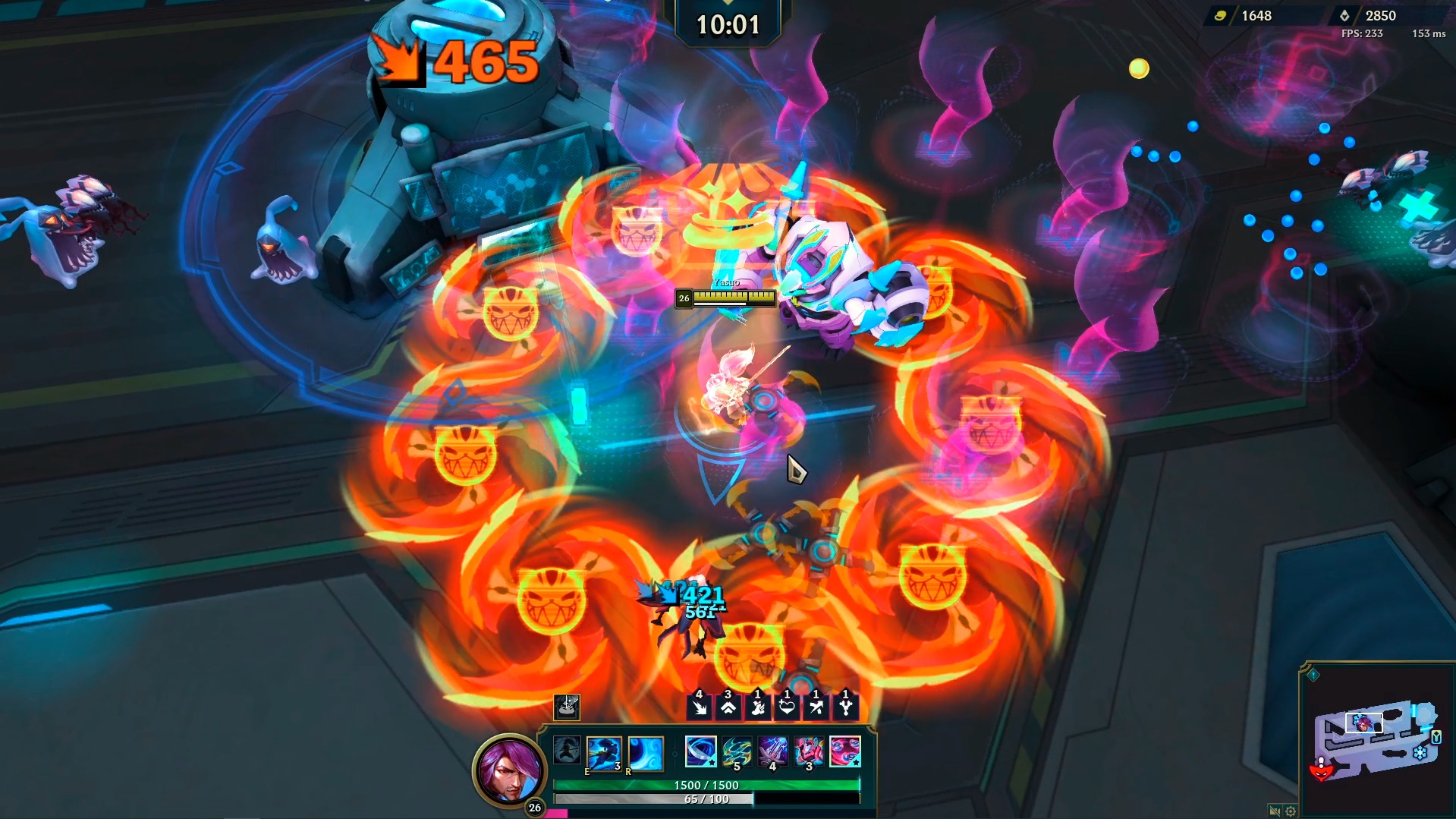Screen dimensions: 1456x819
Task: Click the weapon icon showing level 5
Action: point(735,750)
